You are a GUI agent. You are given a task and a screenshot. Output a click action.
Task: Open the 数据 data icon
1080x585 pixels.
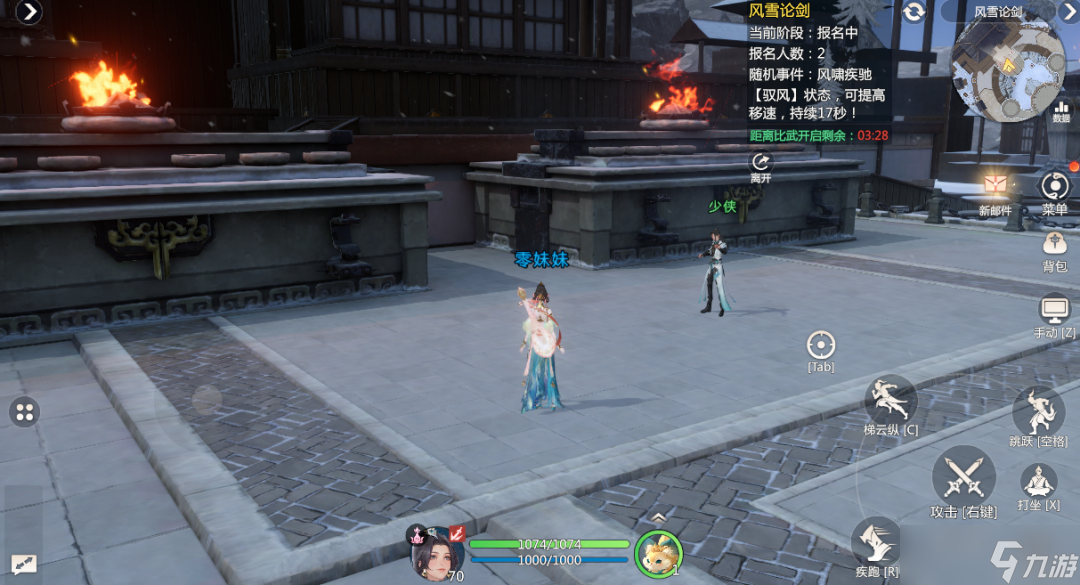pos(1061,108)
